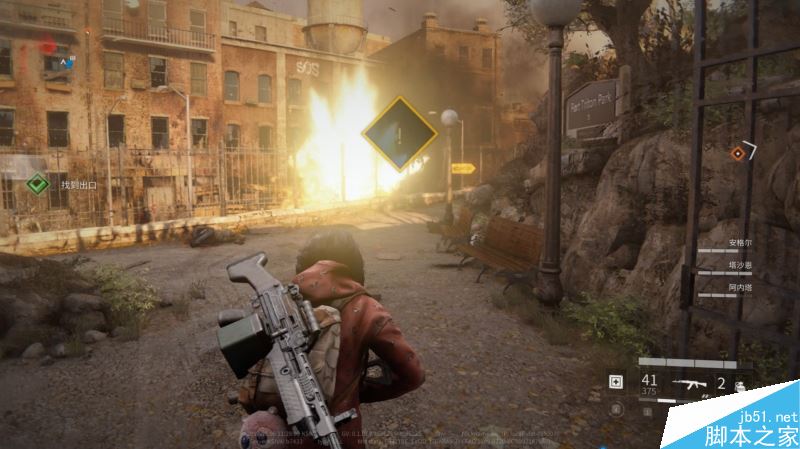Image resolution: width=800 pixels, height=449 pixels.
Task: Click the medkit slot icon
Action: pyautogui.click(x=616, y=382)
